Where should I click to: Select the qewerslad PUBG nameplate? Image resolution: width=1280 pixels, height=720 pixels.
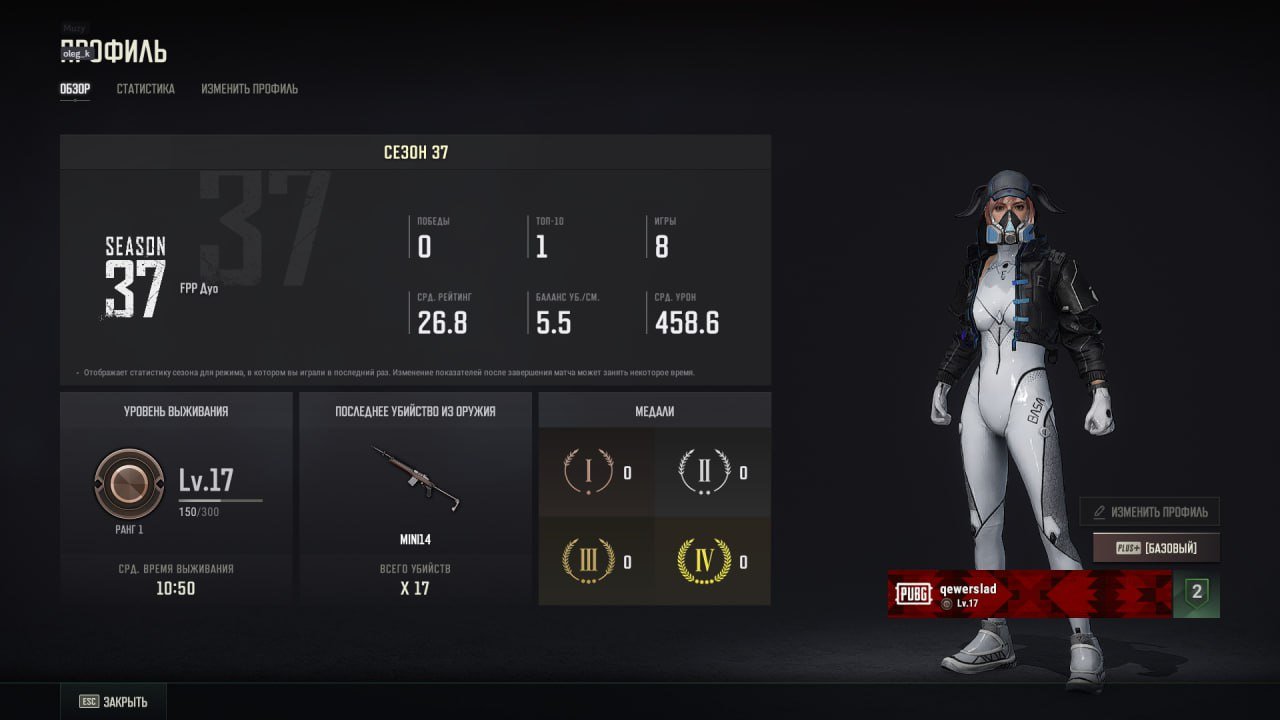tap(1029, 594)
